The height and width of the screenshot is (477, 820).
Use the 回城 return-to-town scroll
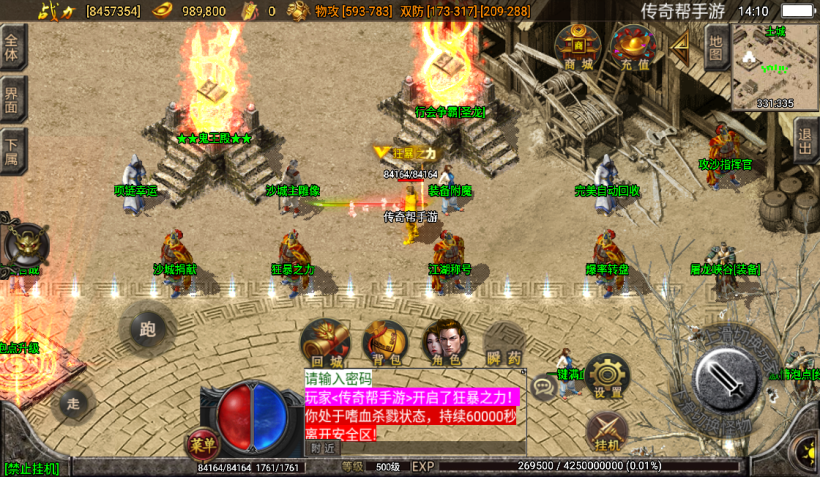(x=325, y=343)
